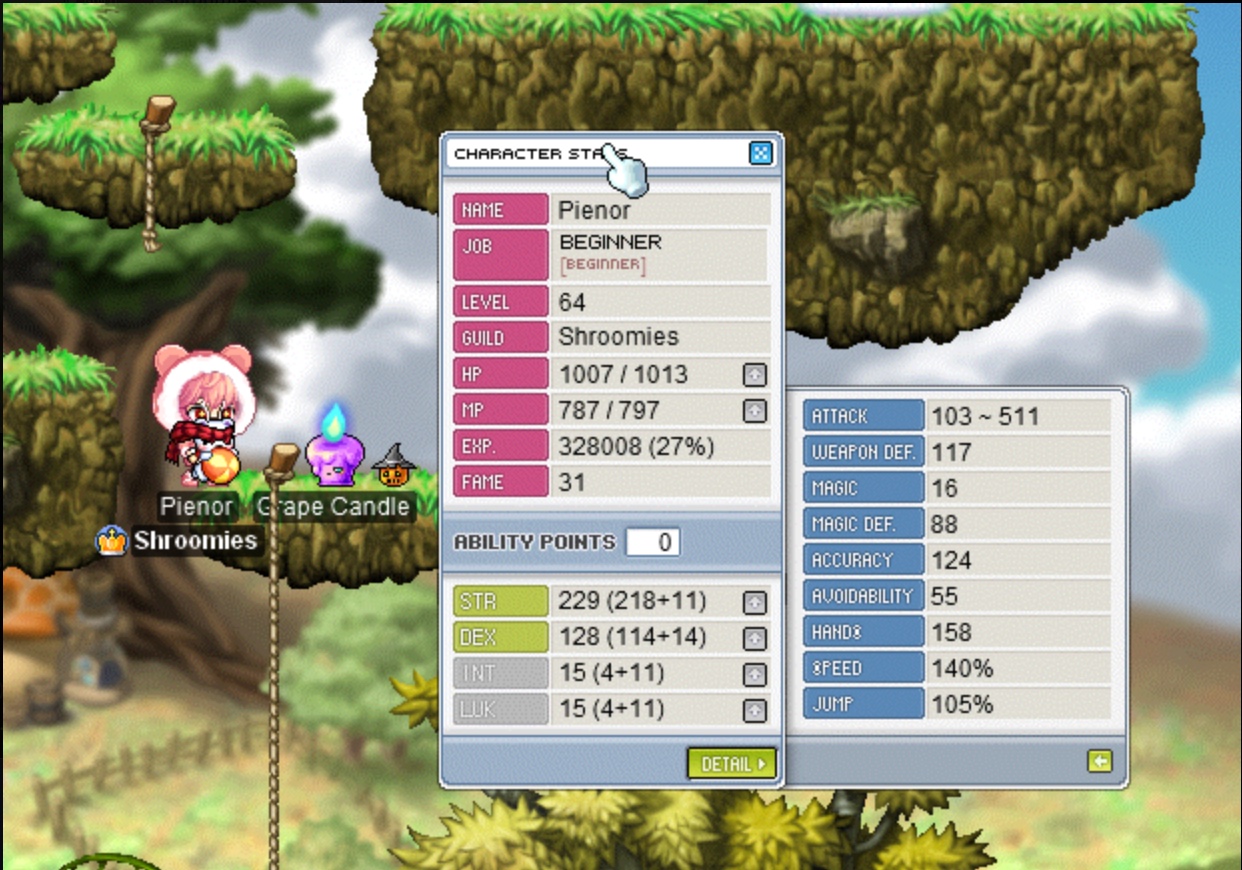The image size is (1242, 870).
Task: Close the Character Stats window
Action: [x=760, y=153]
